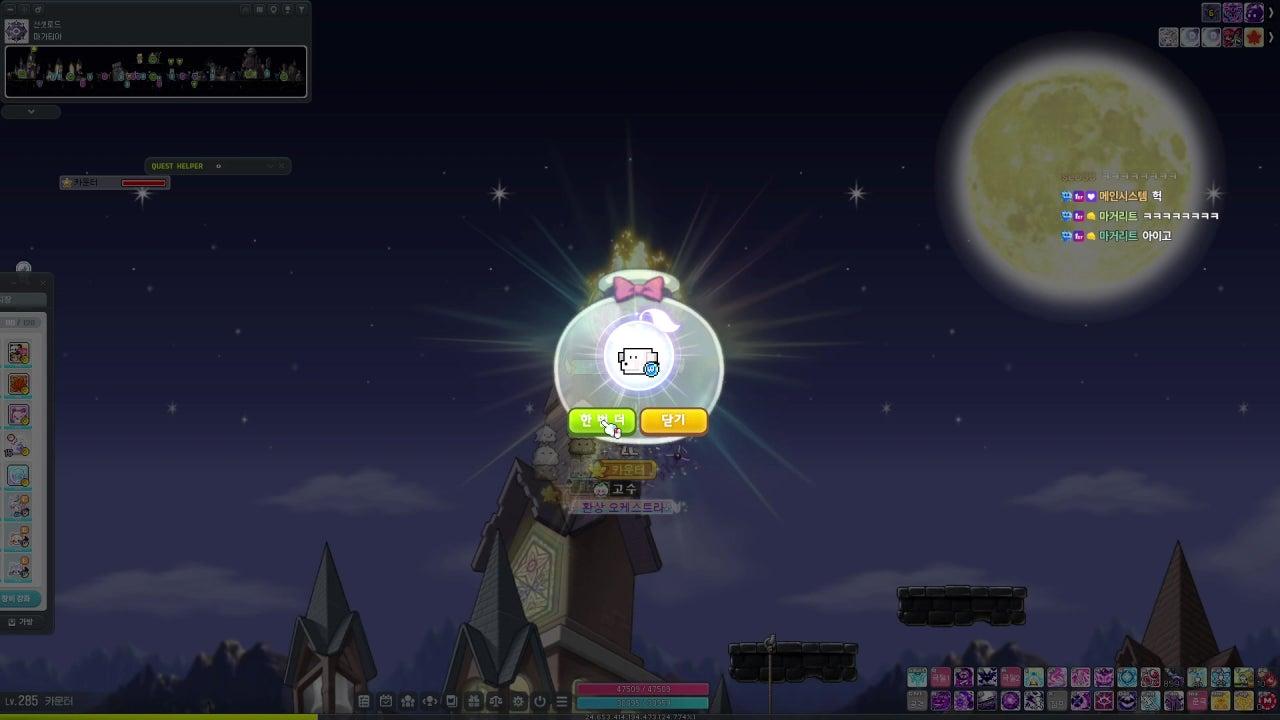The image size is (1280, 720).
Task: Close the Quest Helper panel
Action: point(282,166)
